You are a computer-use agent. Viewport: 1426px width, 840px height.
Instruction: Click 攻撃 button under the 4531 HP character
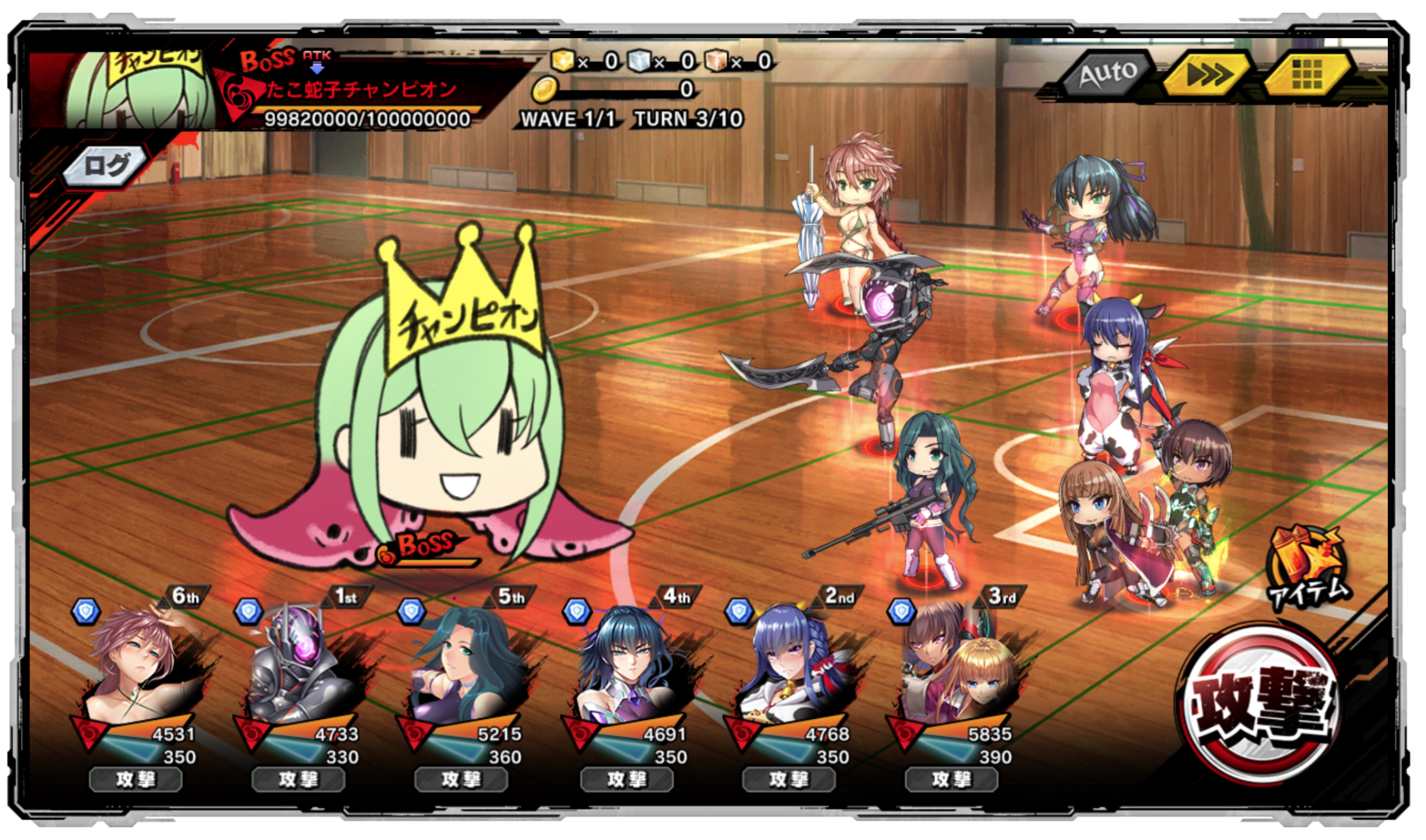(136, 779)
